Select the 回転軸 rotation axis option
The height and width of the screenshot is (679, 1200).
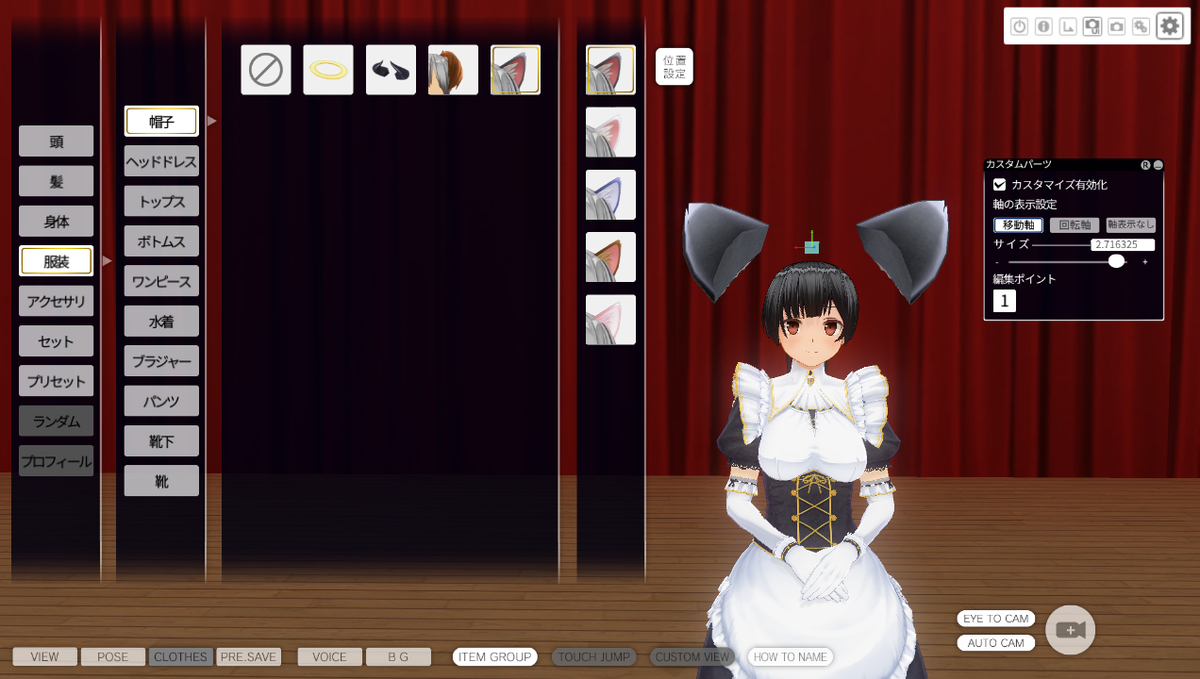1074,225
